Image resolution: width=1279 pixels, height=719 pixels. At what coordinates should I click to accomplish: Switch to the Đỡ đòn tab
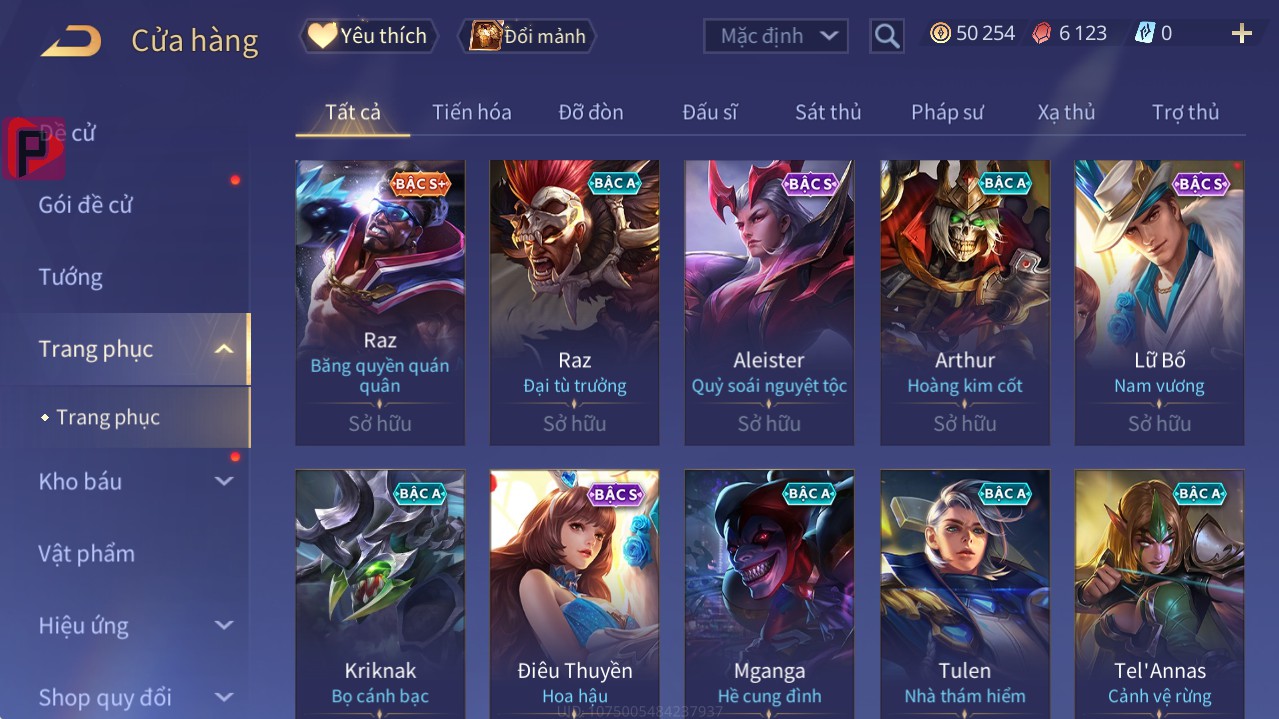tap(590, 112)
